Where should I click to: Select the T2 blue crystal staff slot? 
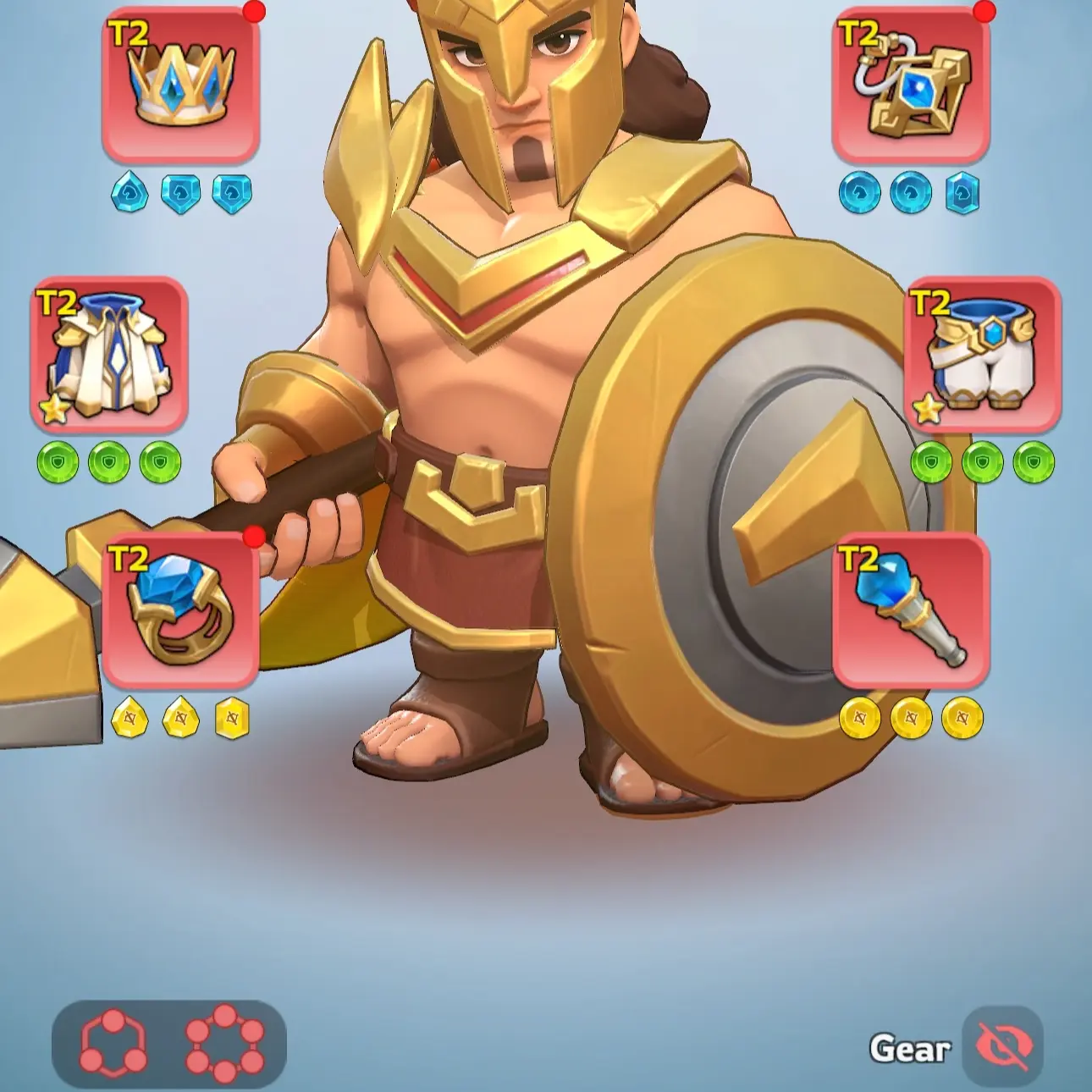point(911,611)
